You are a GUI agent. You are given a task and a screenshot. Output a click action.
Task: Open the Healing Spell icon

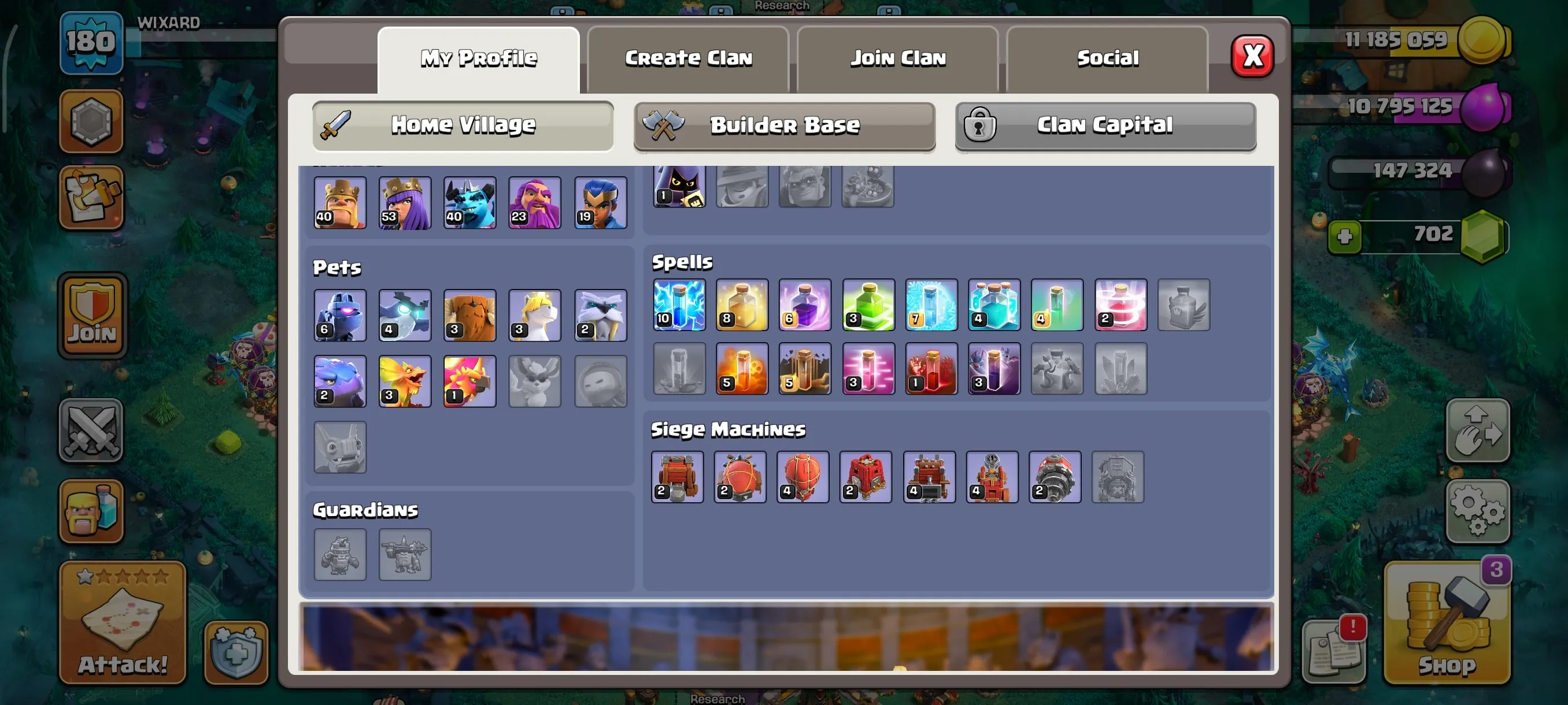coord(741,306)
